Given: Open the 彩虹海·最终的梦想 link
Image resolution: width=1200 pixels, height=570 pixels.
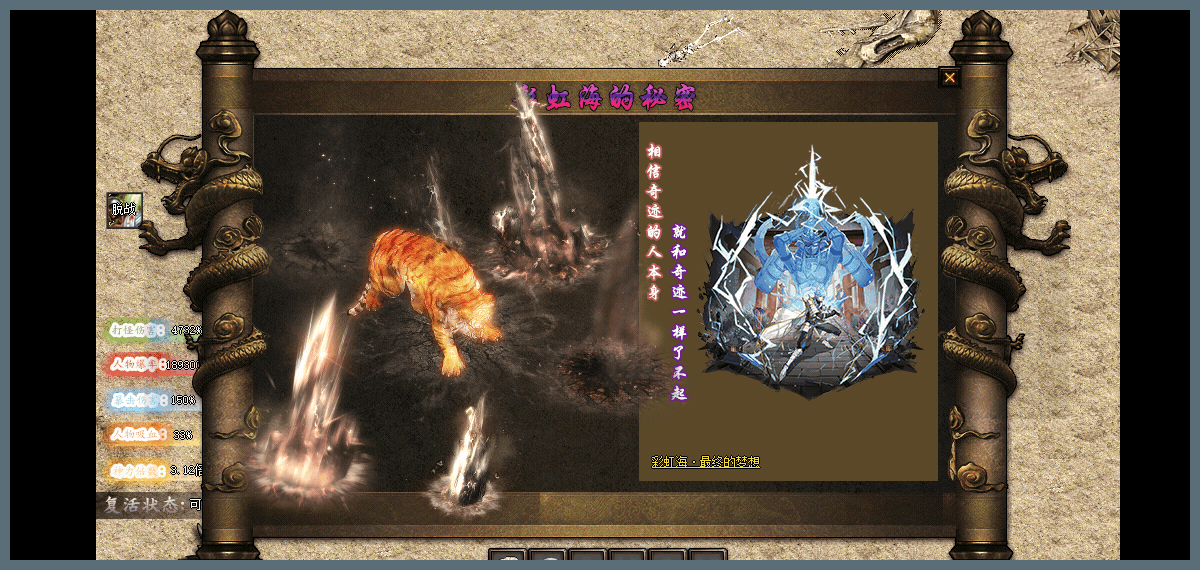Looking at the screenshot, I should tap(705, 462).
